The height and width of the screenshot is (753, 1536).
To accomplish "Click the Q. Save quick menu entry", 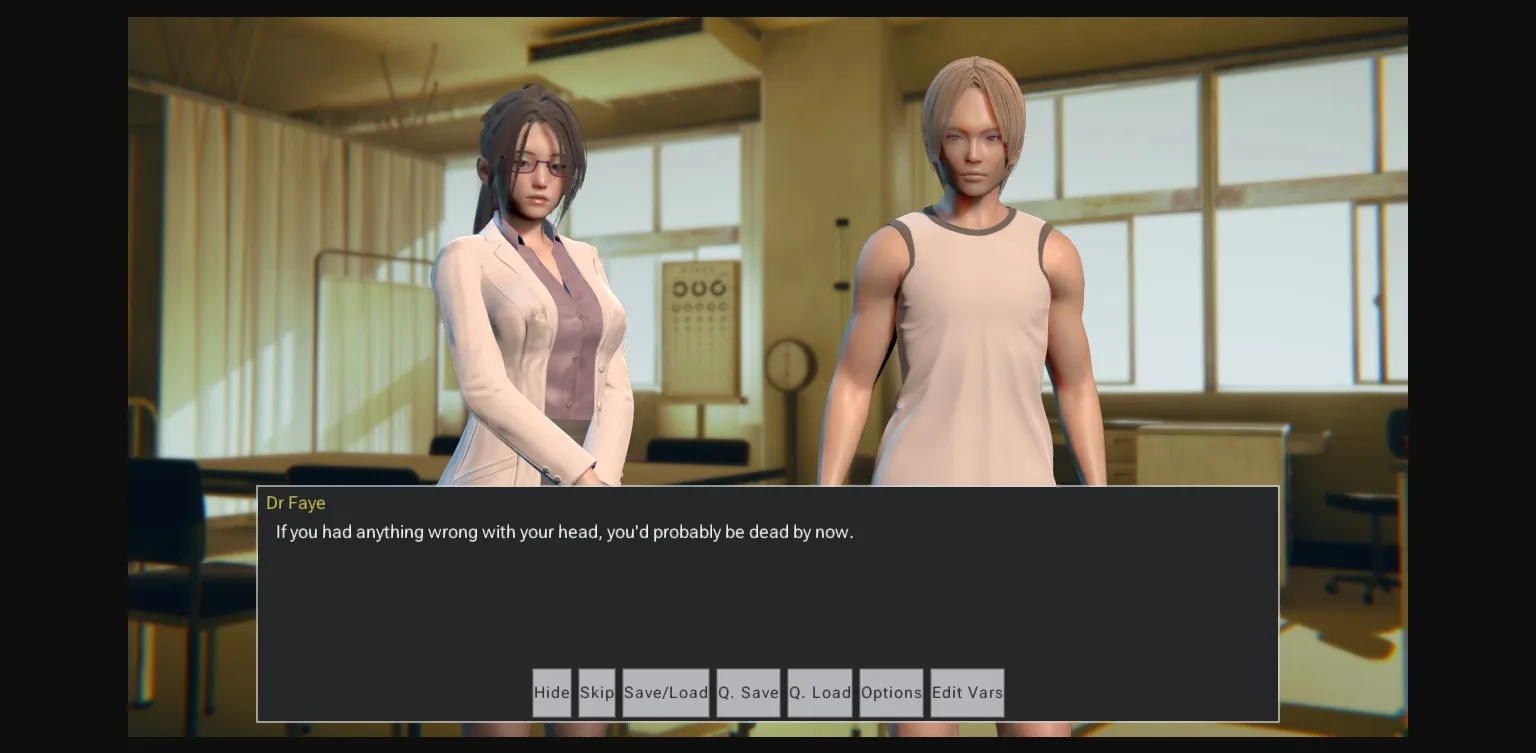I will (x=747, y=692).
